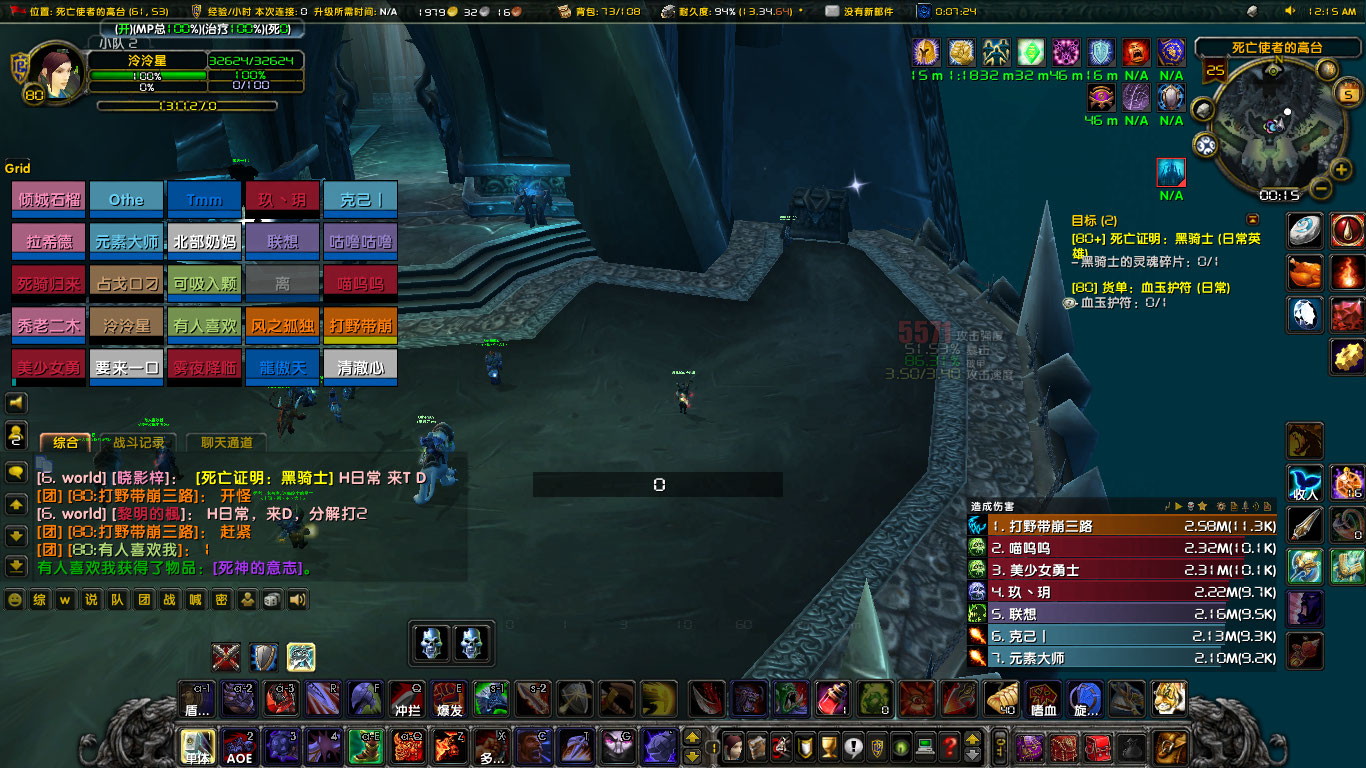The width and height of the screenshot is (1366, 768).
Task: Target 北部奶妈 in the Grid raid frame
Action: (x=204, y=241)
